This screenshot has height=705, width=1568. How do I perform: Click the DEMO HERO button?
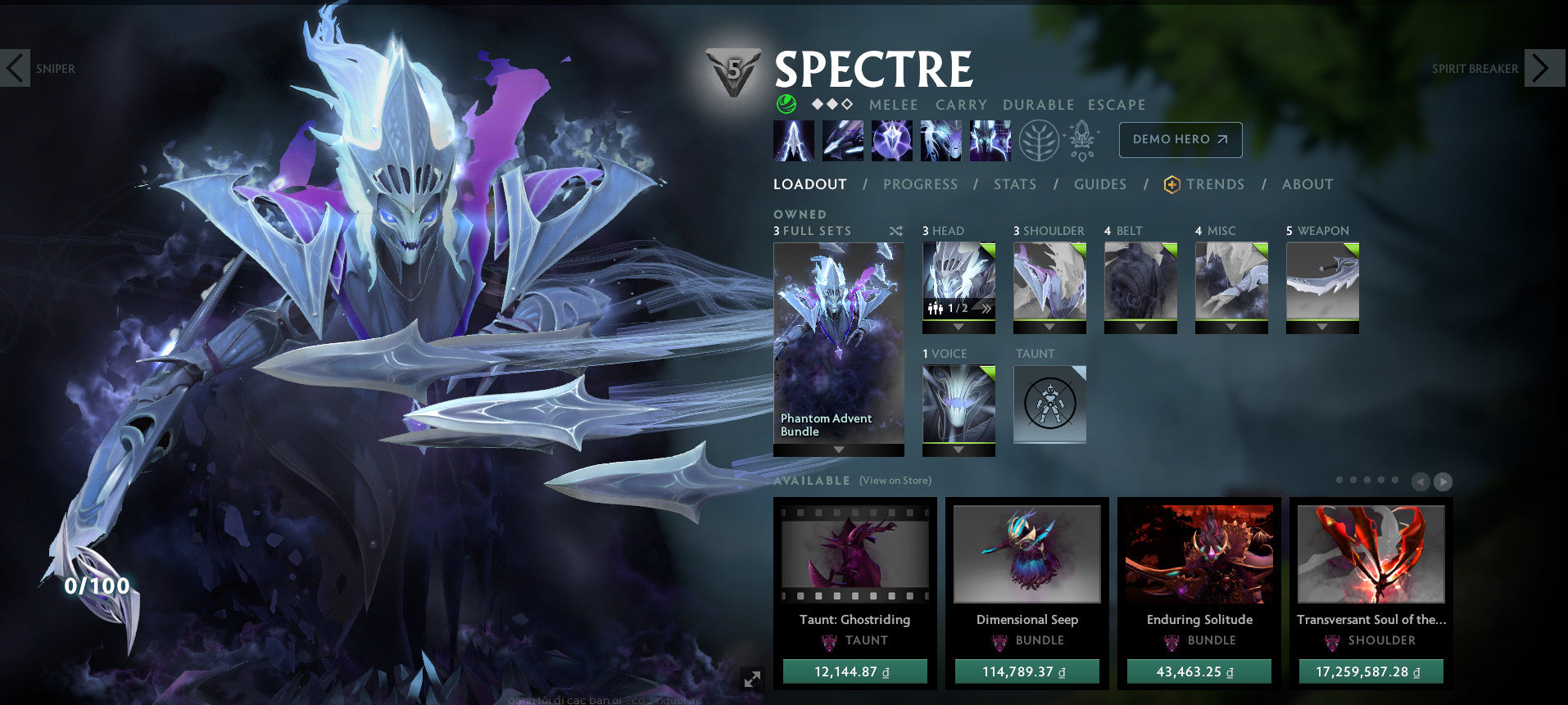[1180, 139]
